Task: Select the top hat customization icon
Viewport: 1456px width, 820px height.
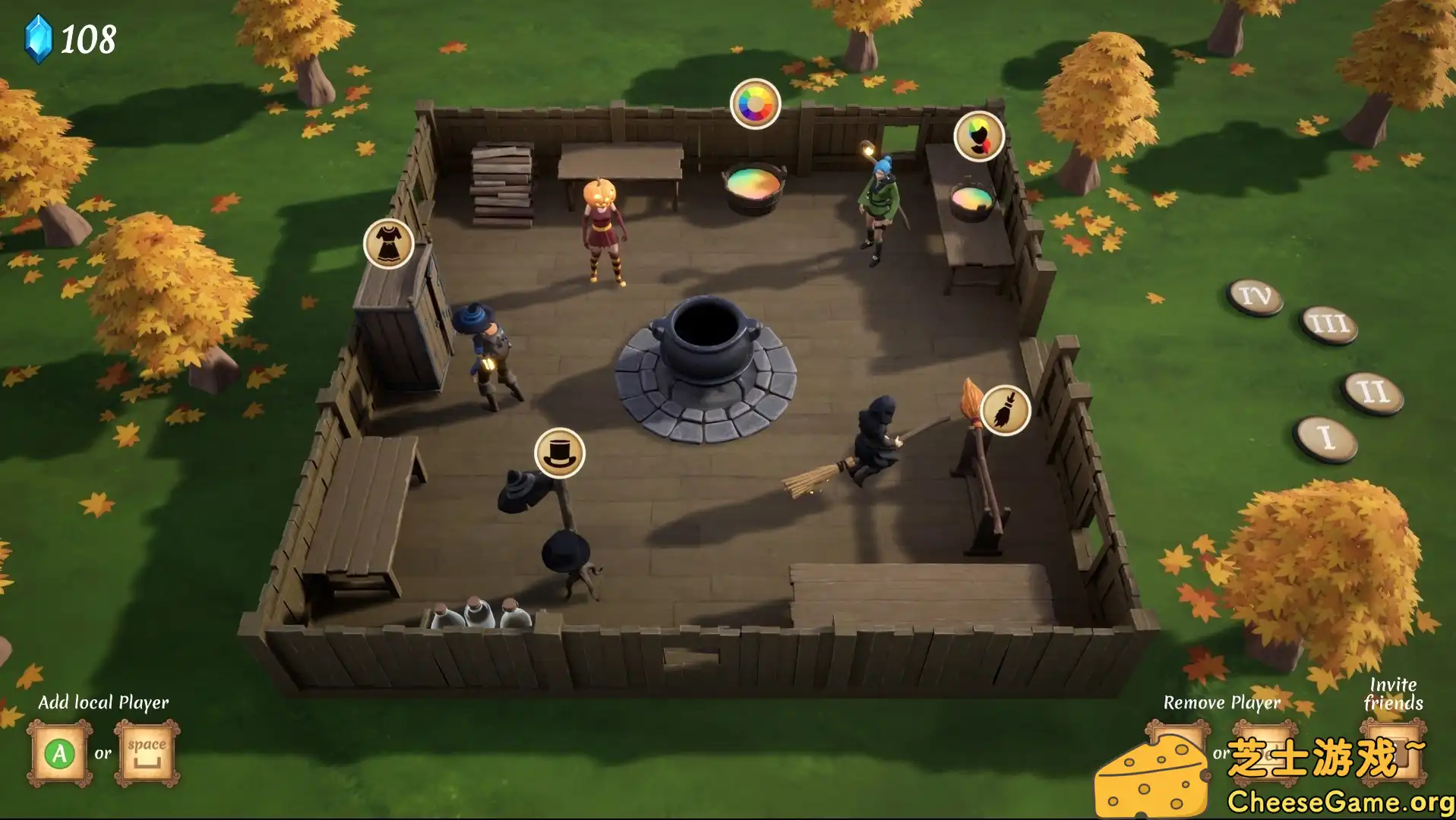Action: (x=560, y=454)
